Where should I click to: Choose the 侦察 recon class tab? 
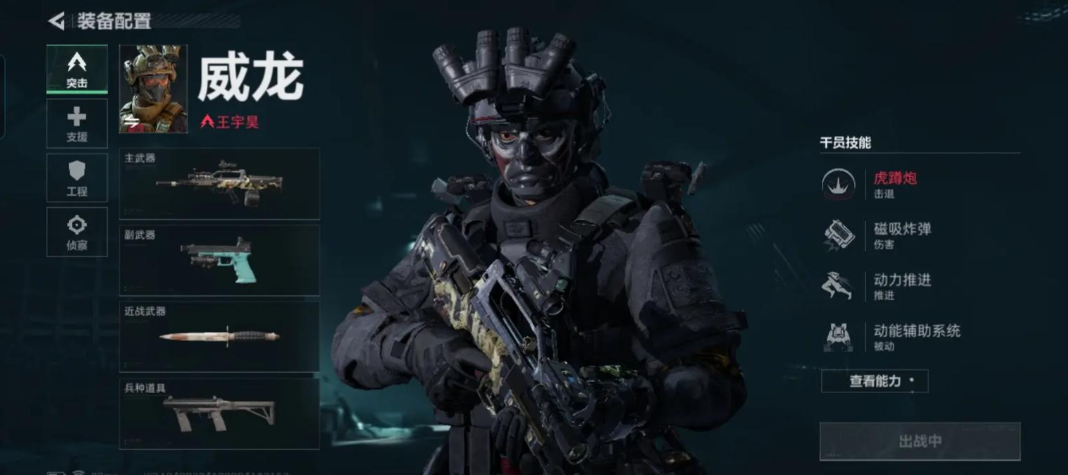pos(77,232)
